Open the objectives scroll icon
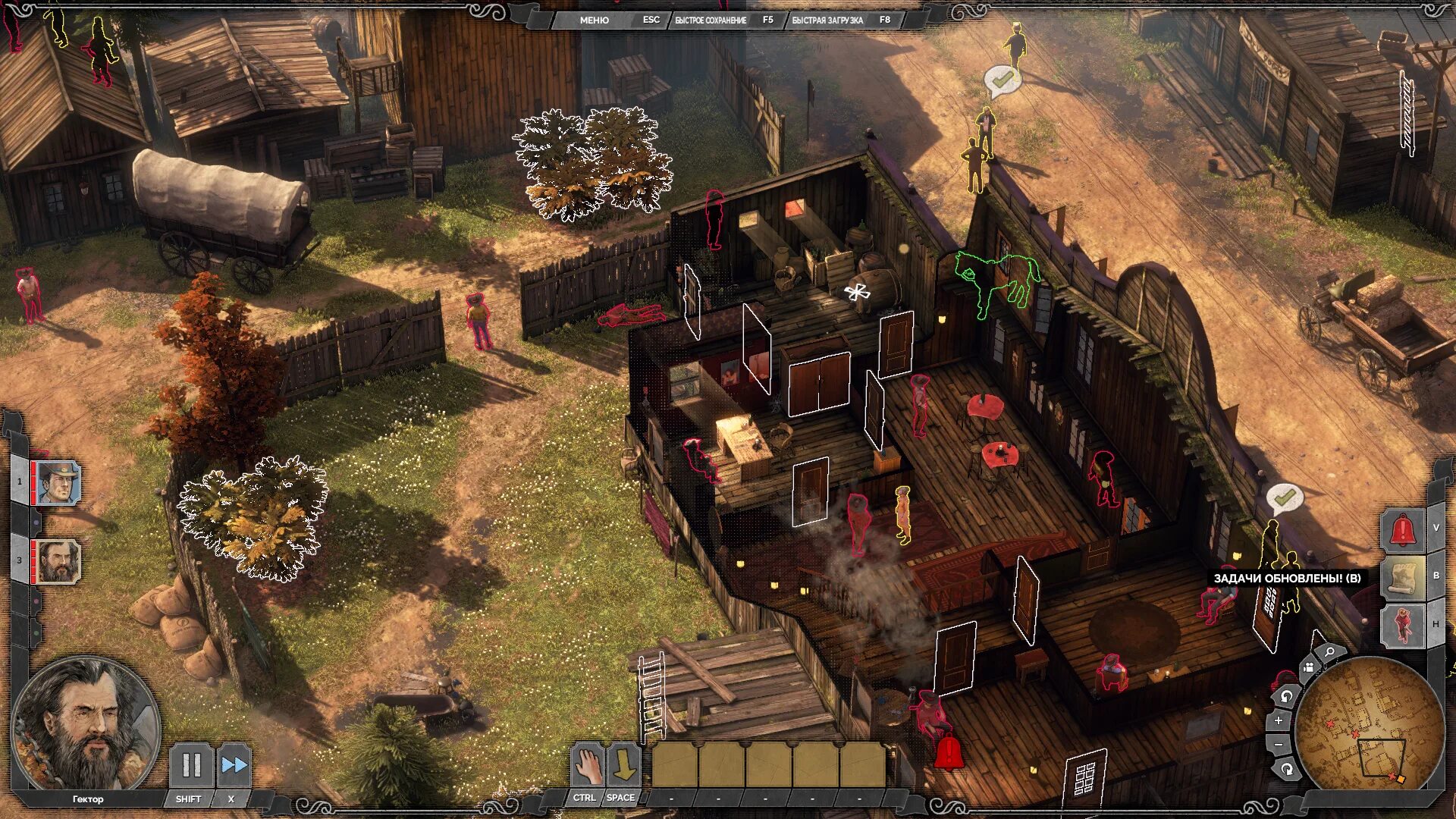The width and height of the screenshot is (1456, 819). 1402,576
